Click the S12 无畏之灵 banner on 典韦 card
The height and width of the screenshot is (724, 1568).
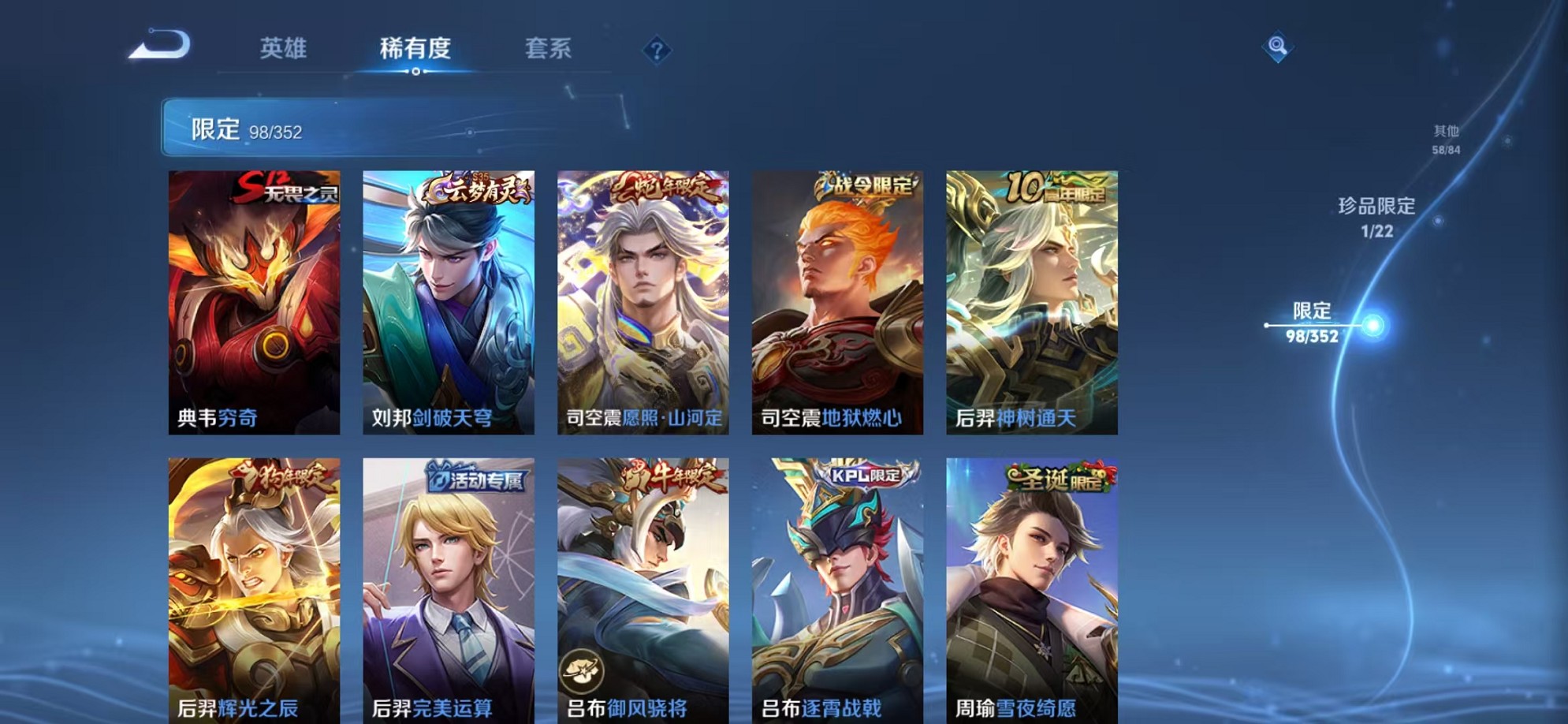pyautogui.click(x=290, y=188)
